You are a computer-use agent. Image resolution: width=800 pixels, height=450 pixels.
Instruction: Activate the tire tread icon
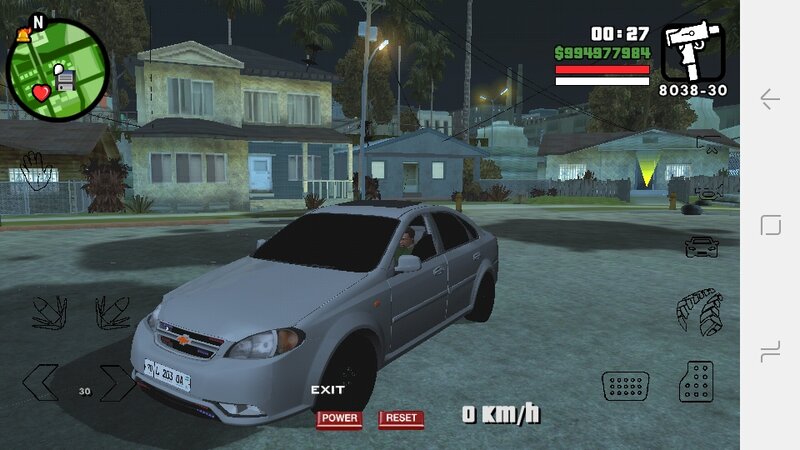click(698, 311)
